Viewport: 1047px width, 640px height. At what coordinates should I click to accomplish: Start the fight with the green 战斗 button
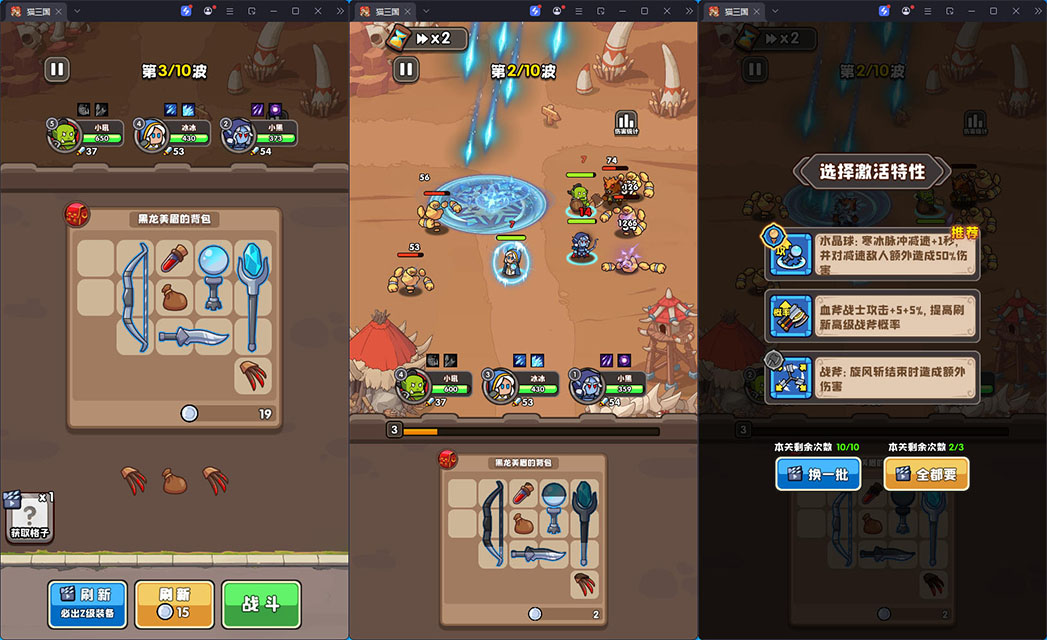[261, 604]
